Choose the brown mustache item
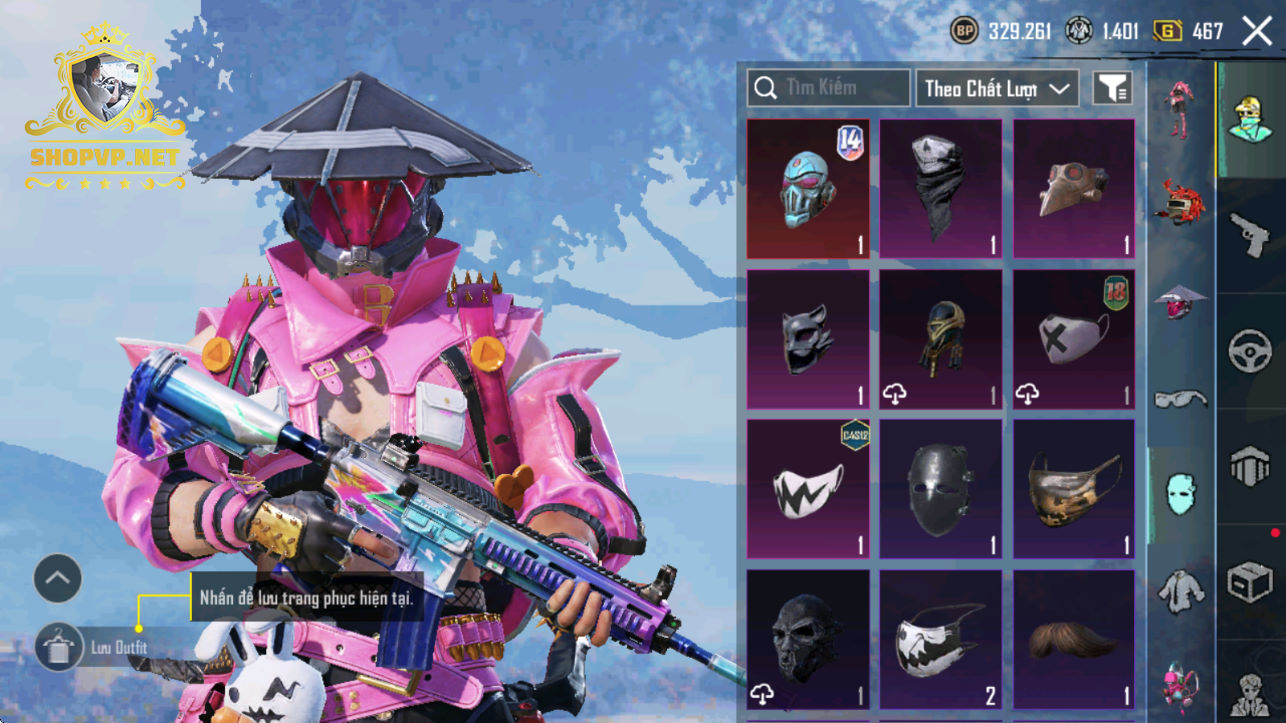The height and width of the screenshot is (723, 1286). click(1074, 639)
